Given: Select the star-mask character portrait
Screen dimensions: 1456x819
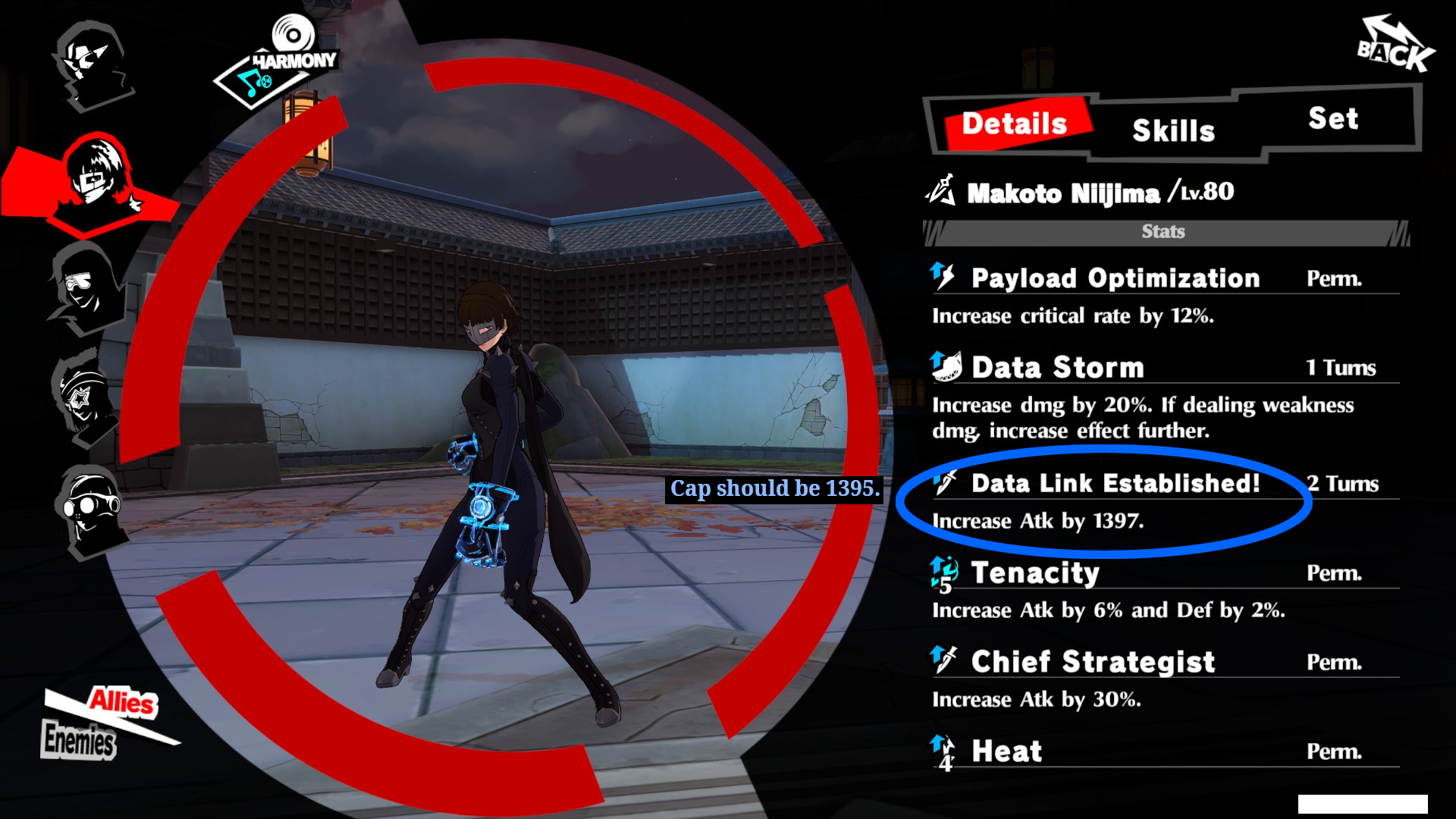Looking at the screenshot, I should (x=82, y=397).
